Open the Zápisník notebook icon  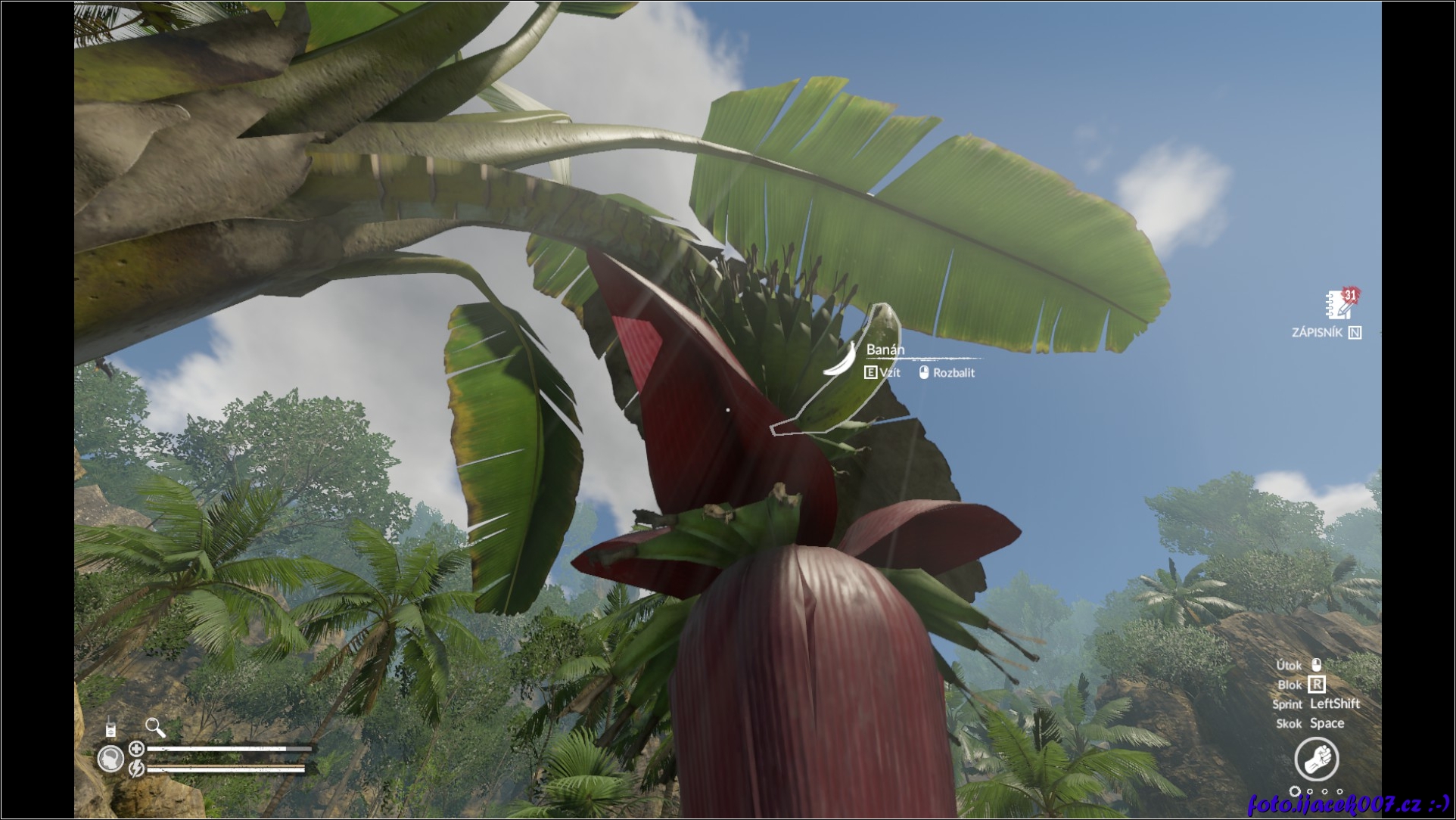[1339, 305]
